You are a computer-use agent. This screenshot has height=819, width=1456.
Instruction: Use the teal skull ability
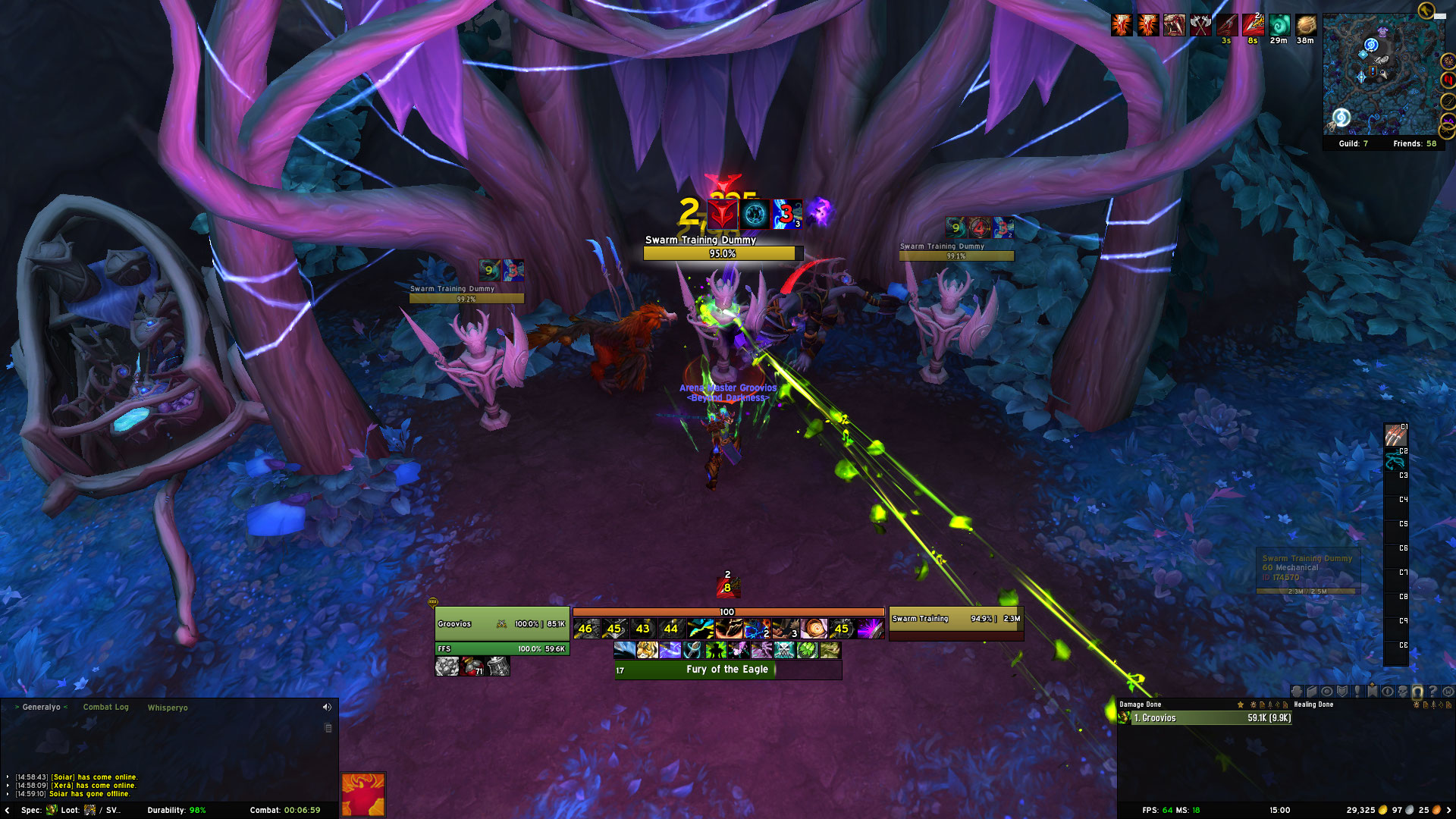coord(784,650)
